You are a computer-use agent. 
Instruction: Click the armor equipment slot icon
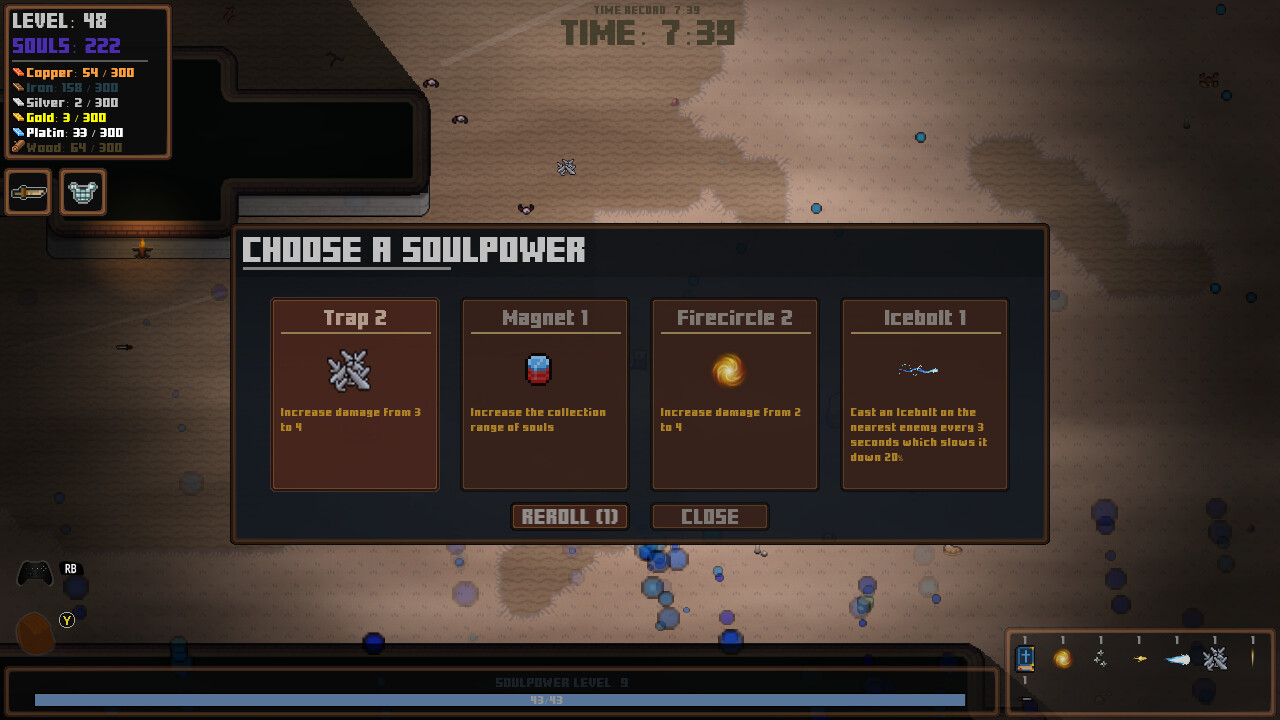(83, 192)
